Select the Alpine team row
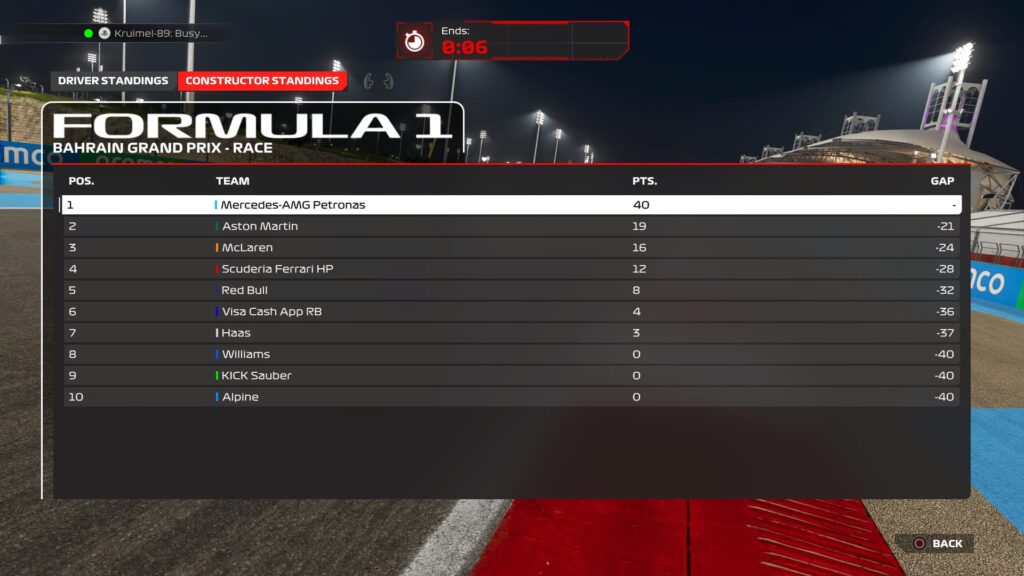Image resolution: width=1024 pixels, height=576 pixels. point(511,397)
